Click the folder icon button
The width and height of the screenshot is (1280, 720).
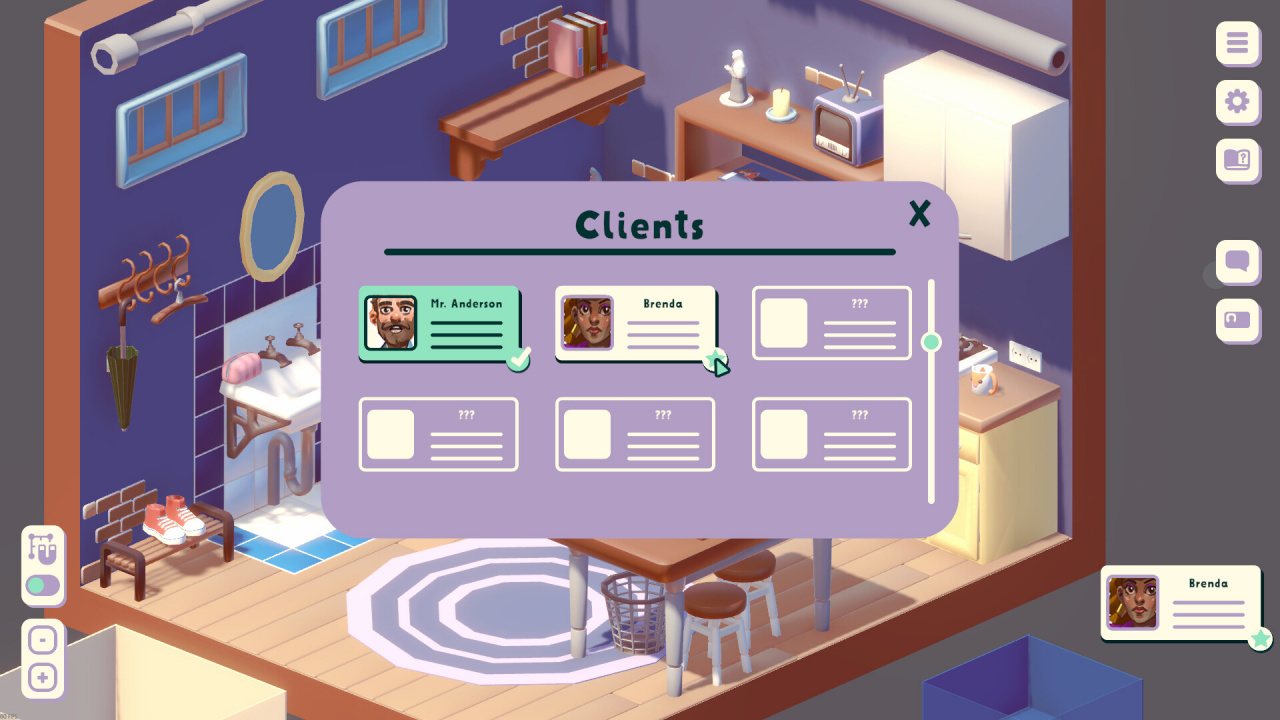1237,321
